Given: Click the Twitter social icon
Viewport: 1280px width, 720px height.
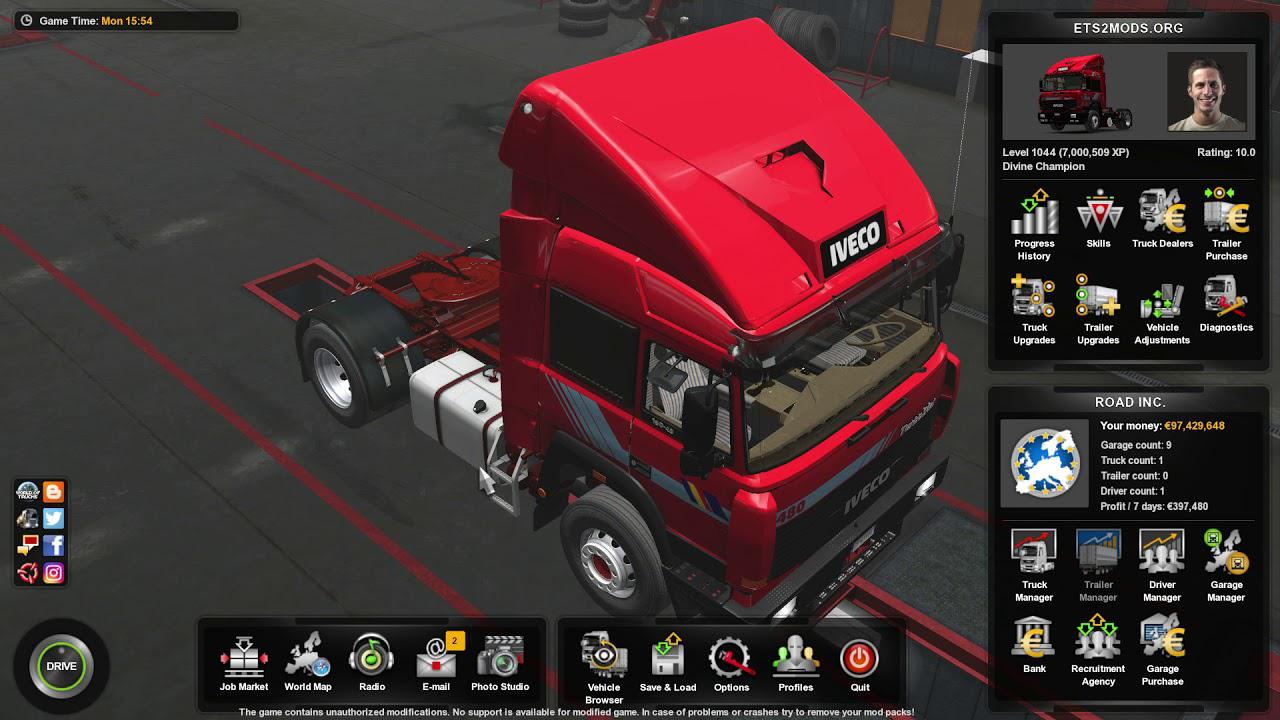Looking at the screenshot, I should point(54,518).
